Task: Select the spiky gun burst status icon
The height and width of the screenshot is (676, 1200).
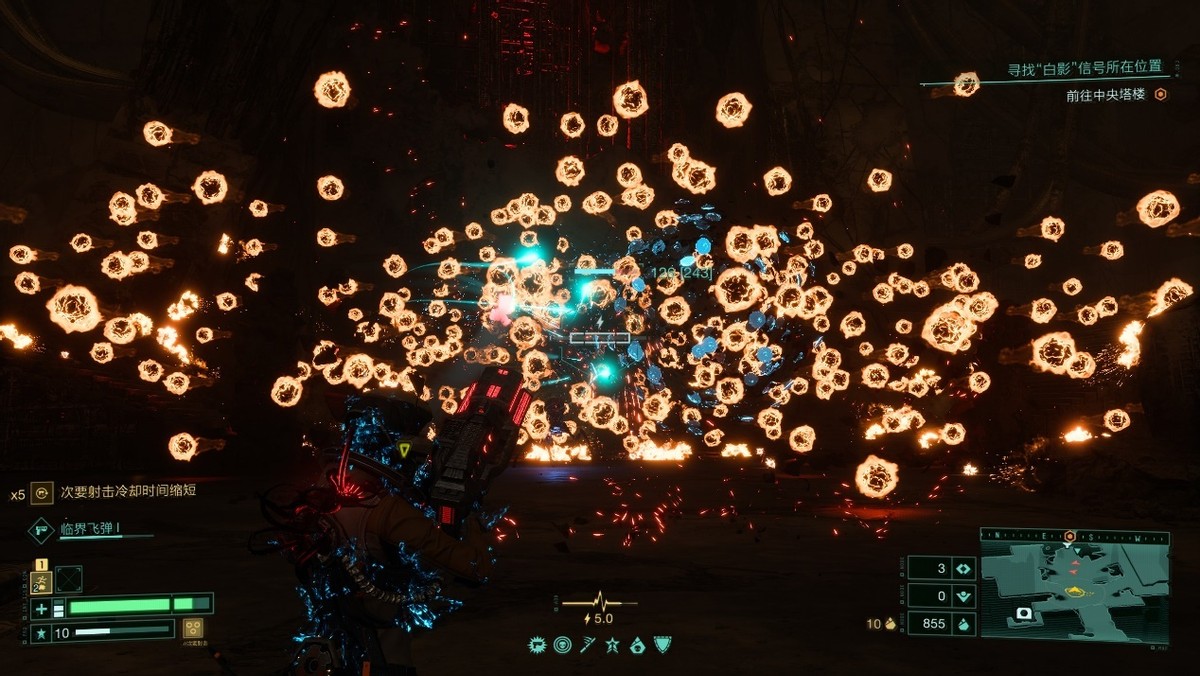Action: pos(537,646)
